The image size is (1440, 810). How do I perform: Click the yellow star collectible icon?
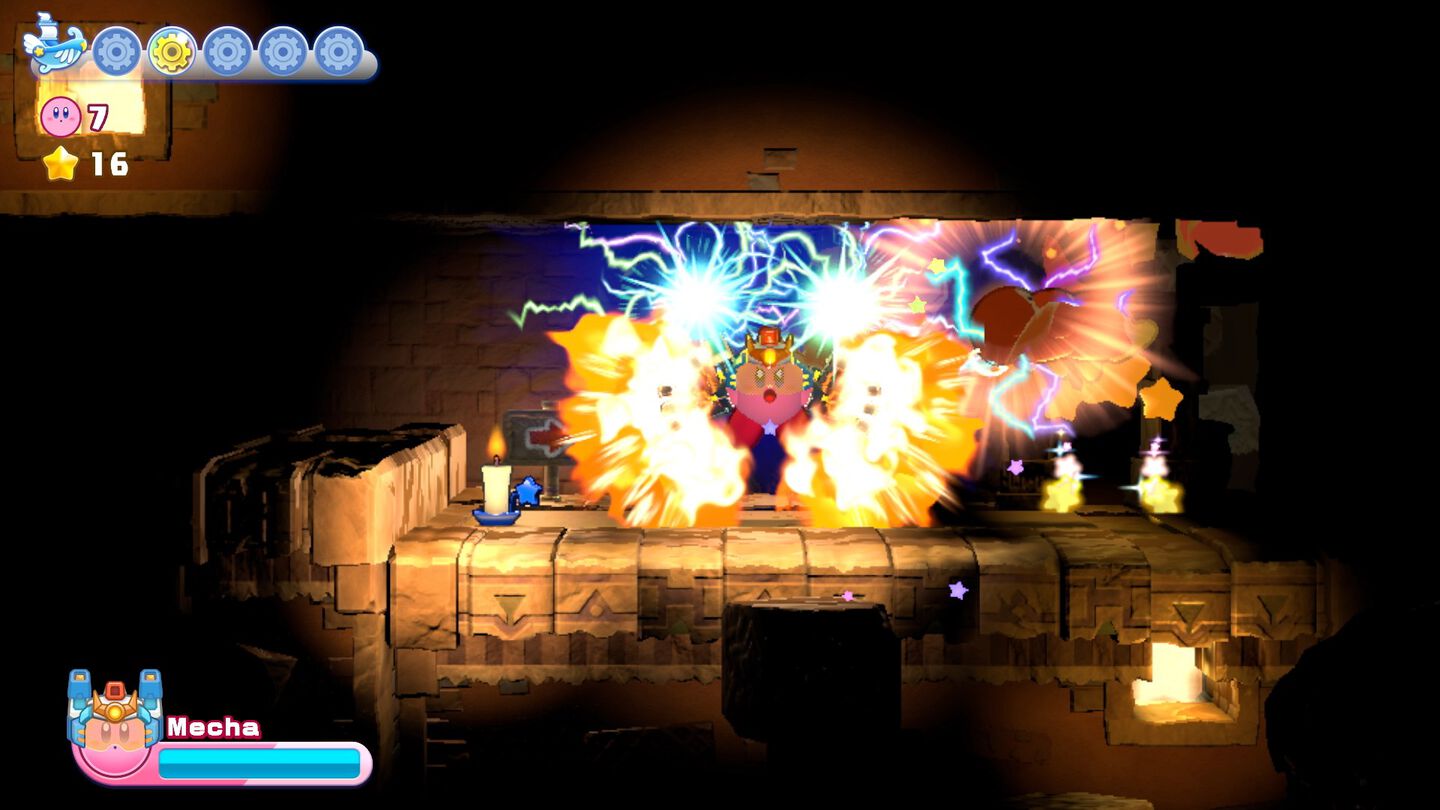60,163
